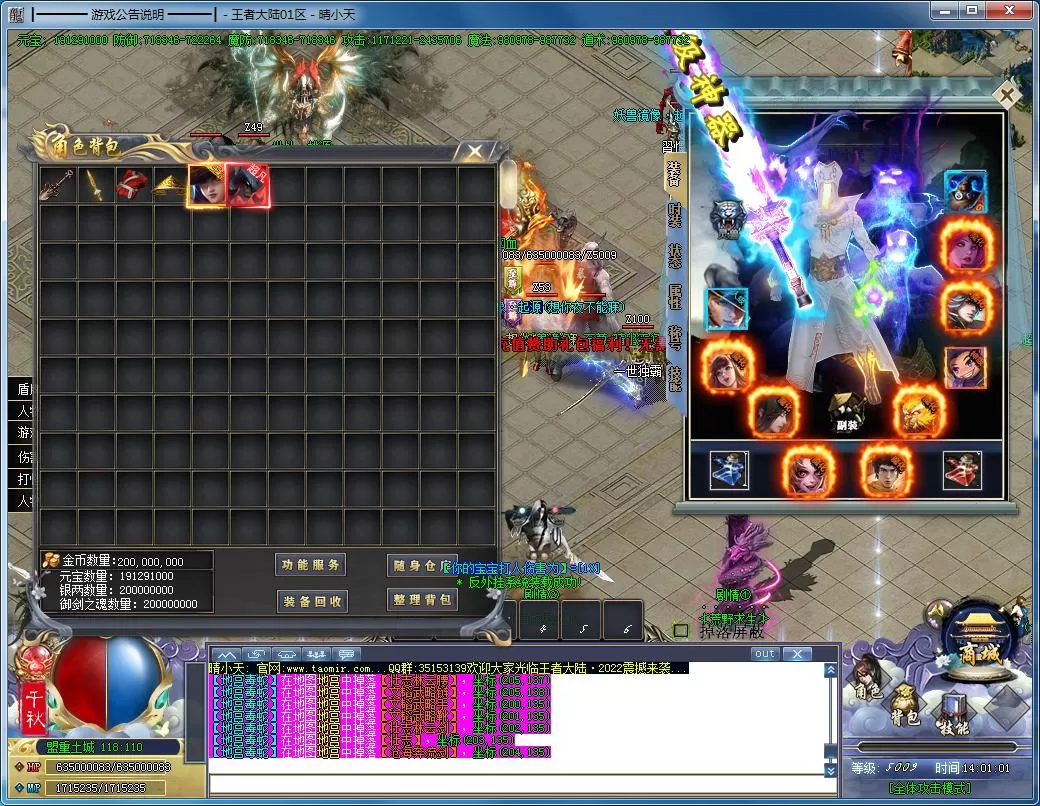Click the chat window's out button
1040x806 pixels.
(x=764, y=654)
